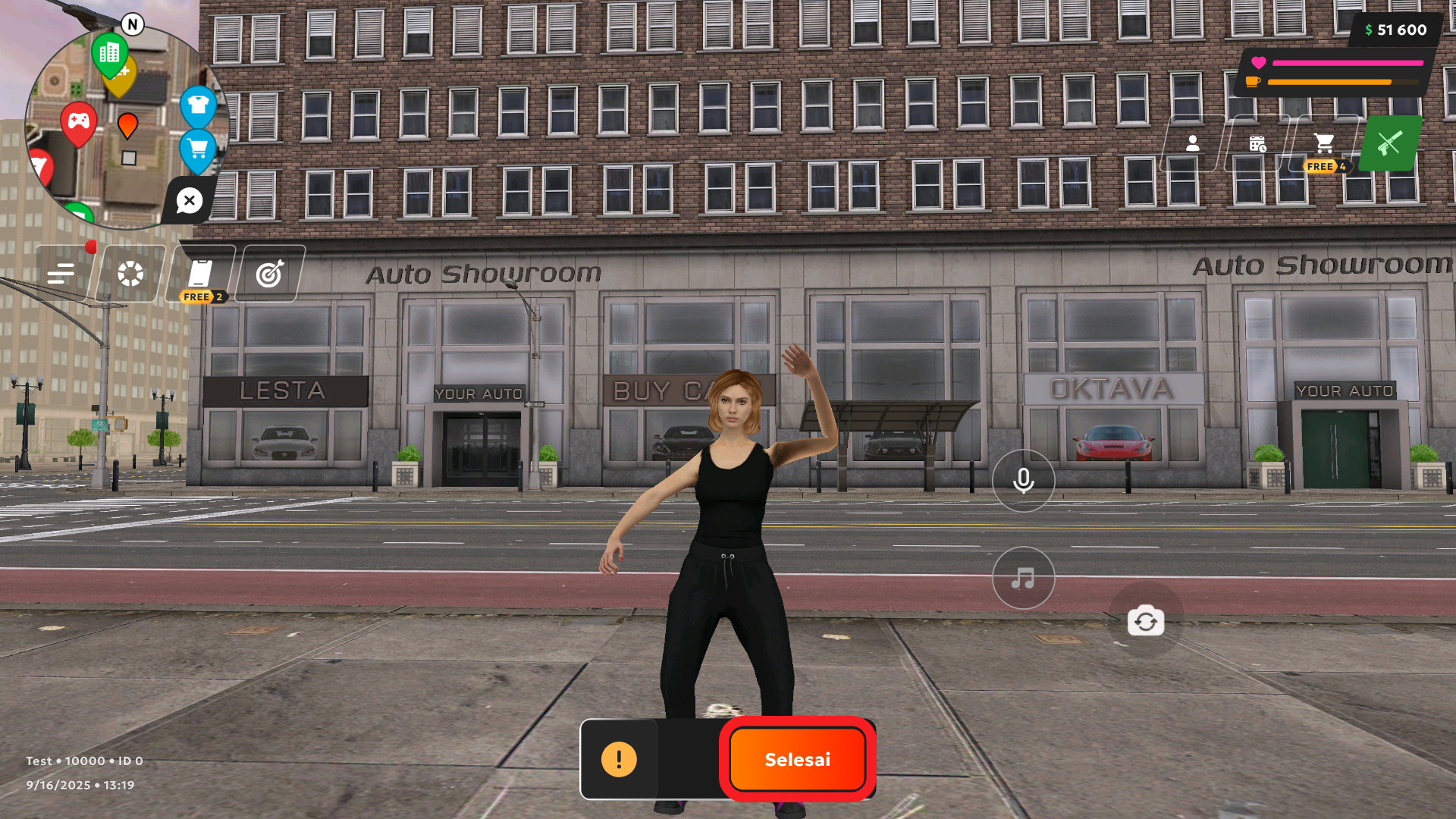Select the blue t-shirt clothing marker
The height and width of the screenshot is (819, 1456).
tap(198, 105)
